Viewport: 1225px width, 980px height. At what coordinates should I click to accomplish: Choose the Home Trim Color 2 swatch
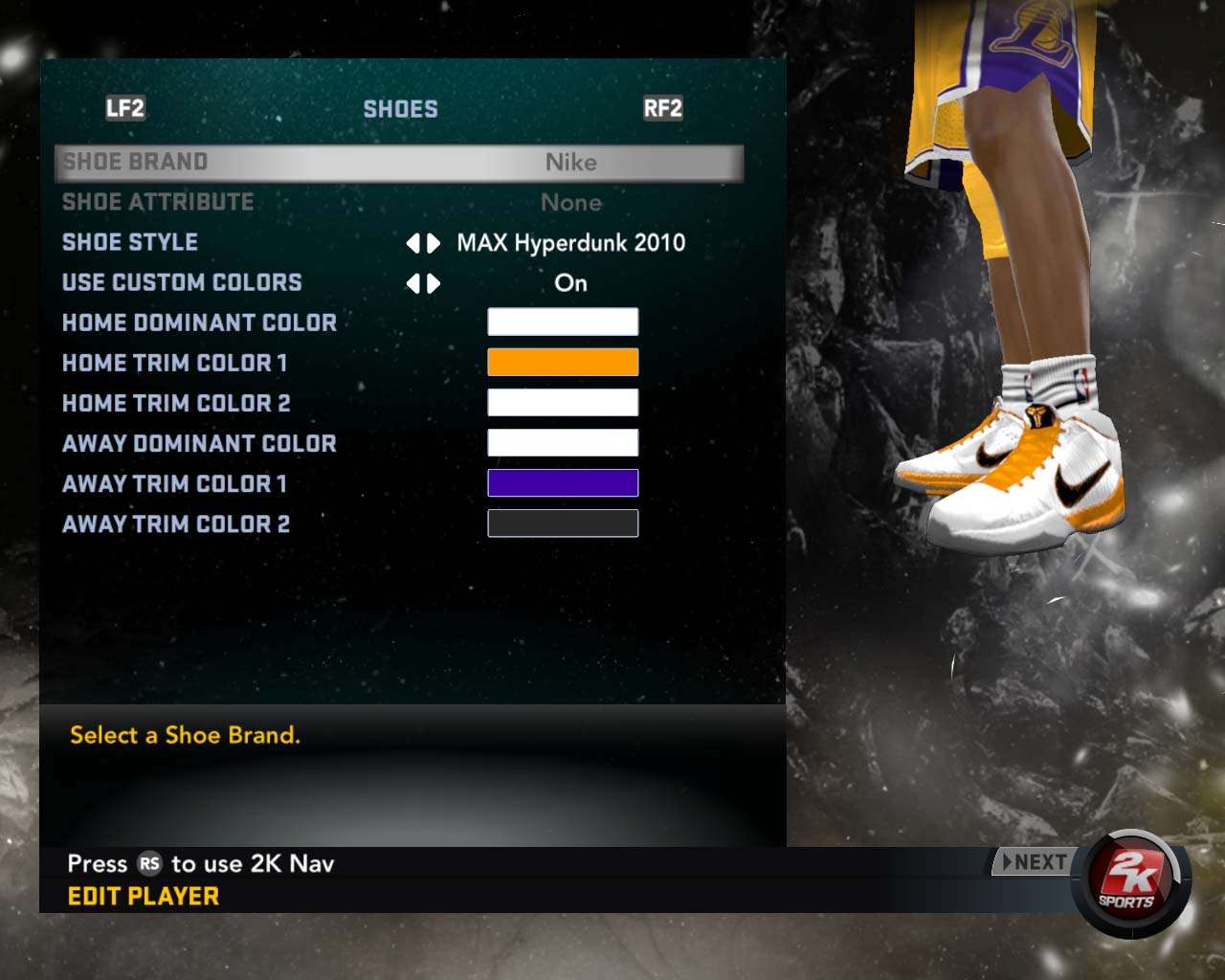(x=563, y=403)
